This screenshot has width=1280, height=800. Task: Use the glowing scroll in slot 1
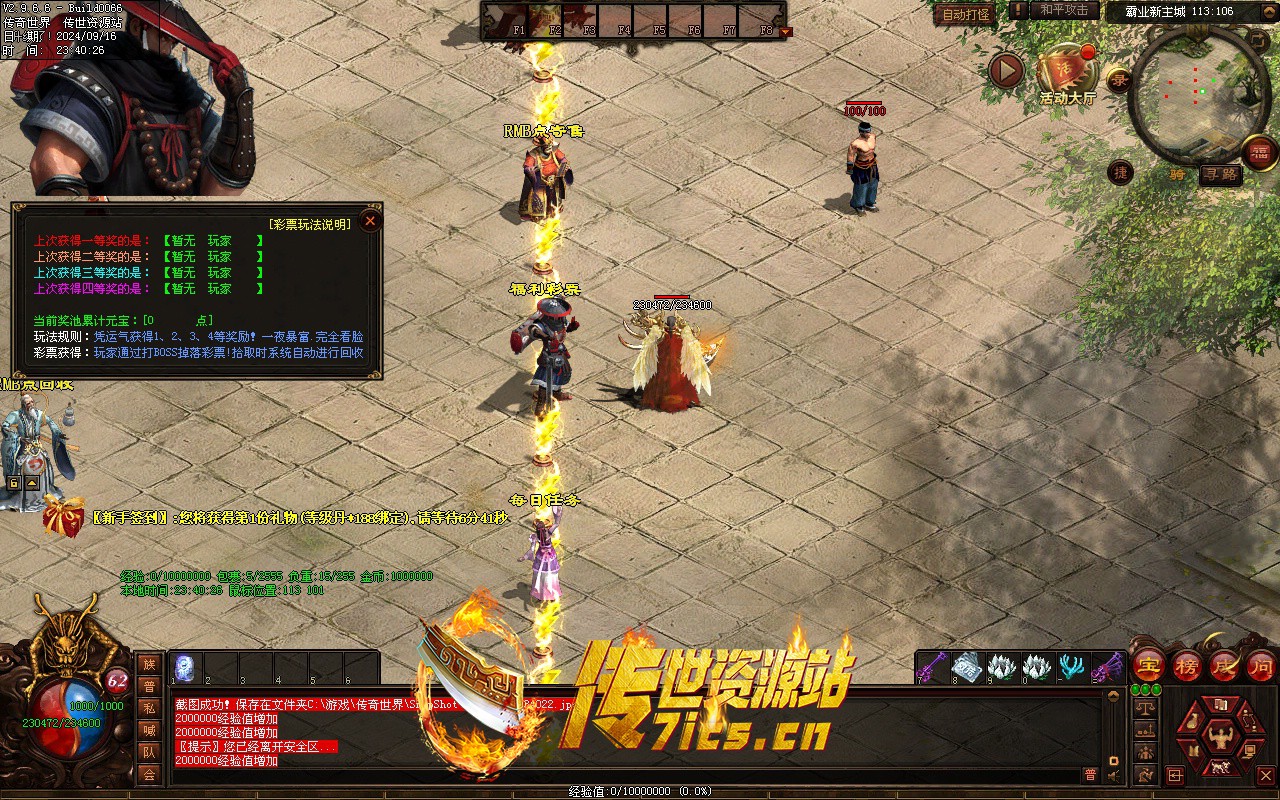pyautogui.click(x=186, y=667)
